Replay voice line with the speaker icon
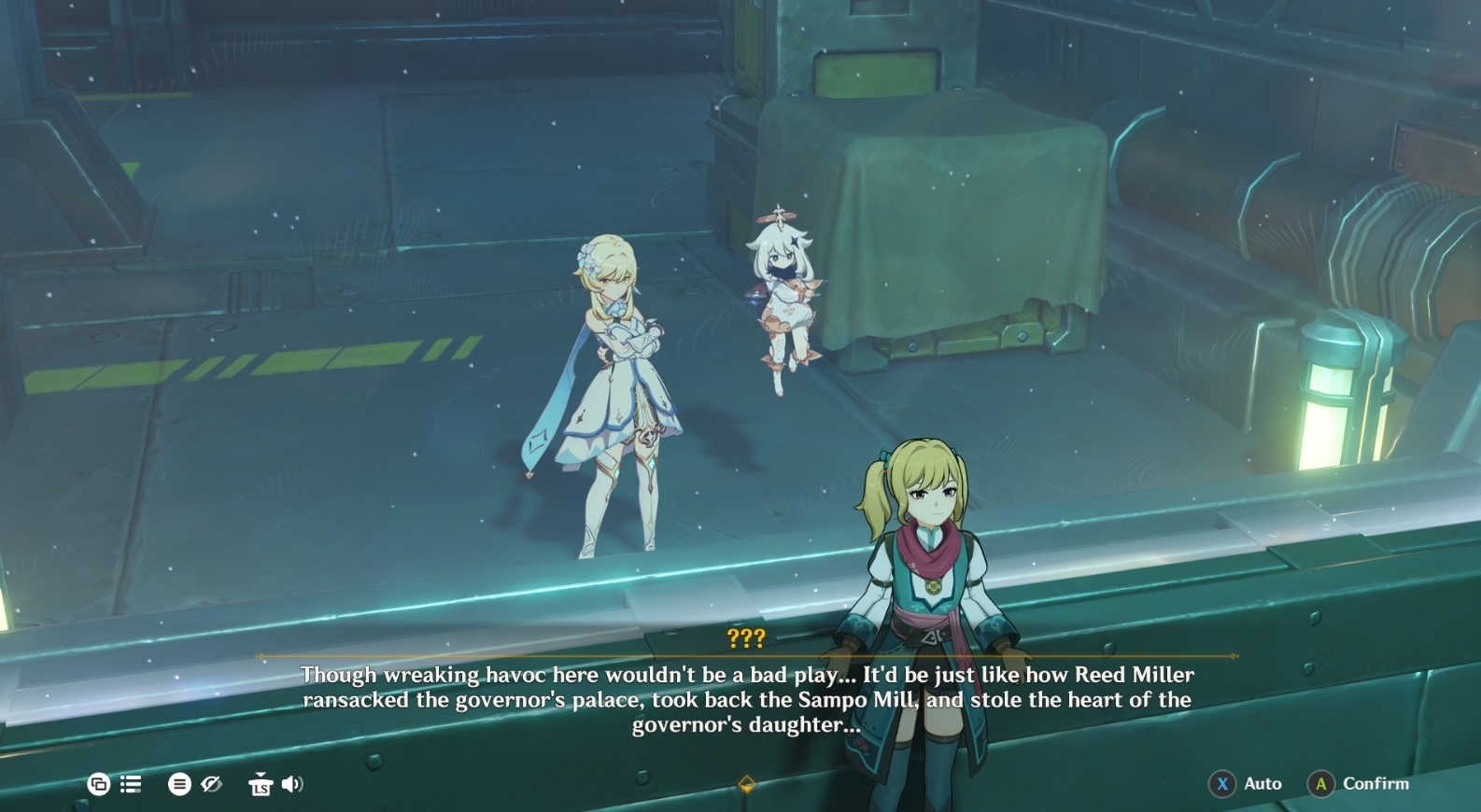The height and width of the screenshot is (812, 1481). pos(292,784)
